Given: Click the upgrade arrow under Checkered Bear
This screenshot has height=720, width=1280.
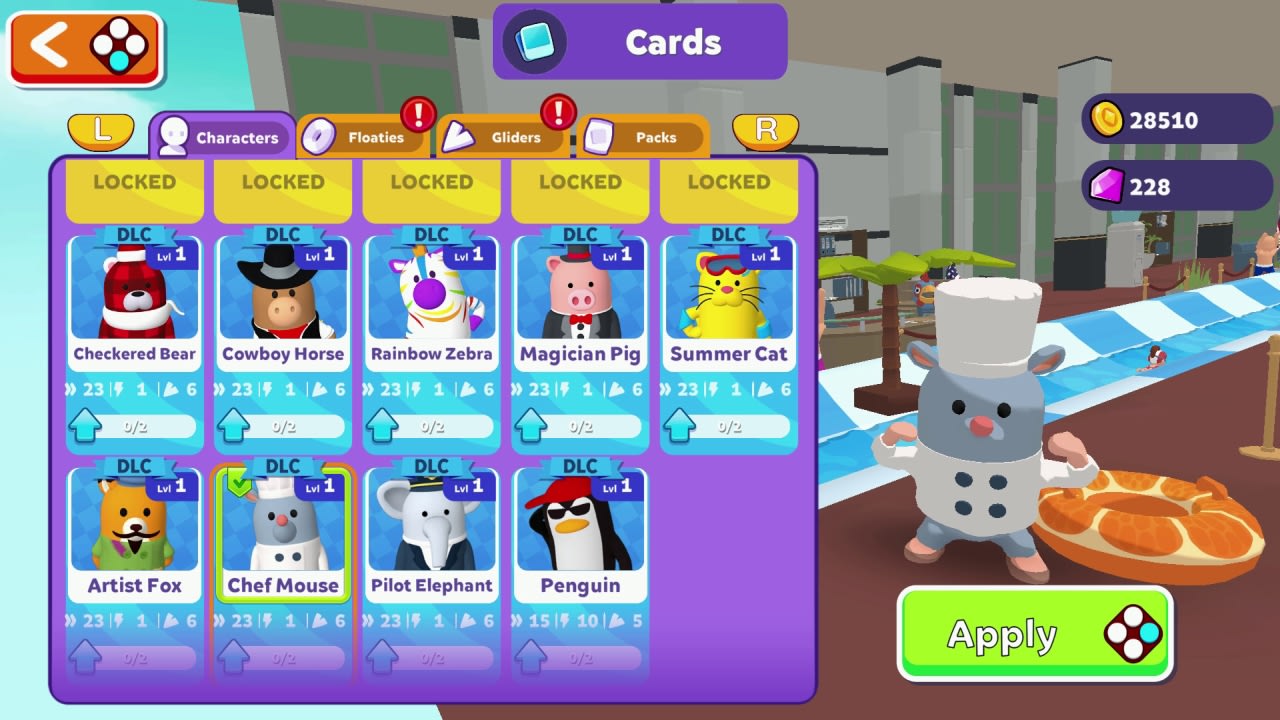Looking at the screenshot, I should pos(86,423).
